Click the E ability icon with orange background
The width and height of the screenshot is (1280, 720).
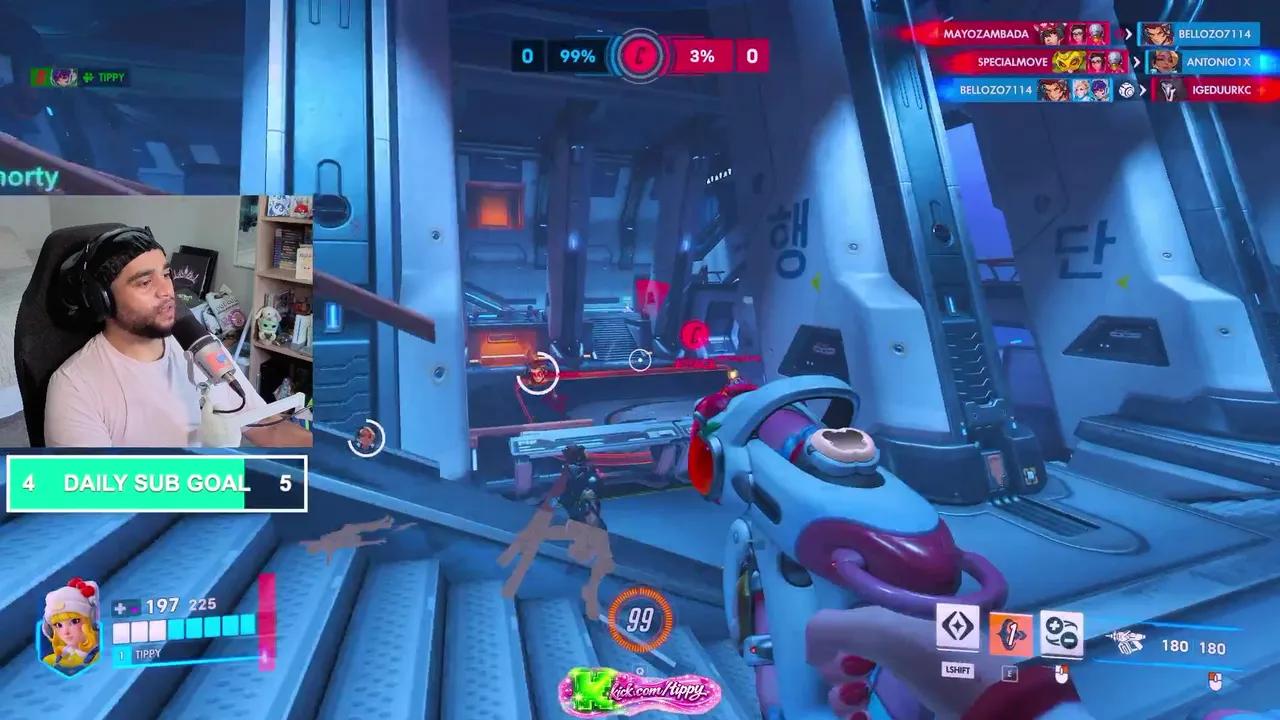1011,631
